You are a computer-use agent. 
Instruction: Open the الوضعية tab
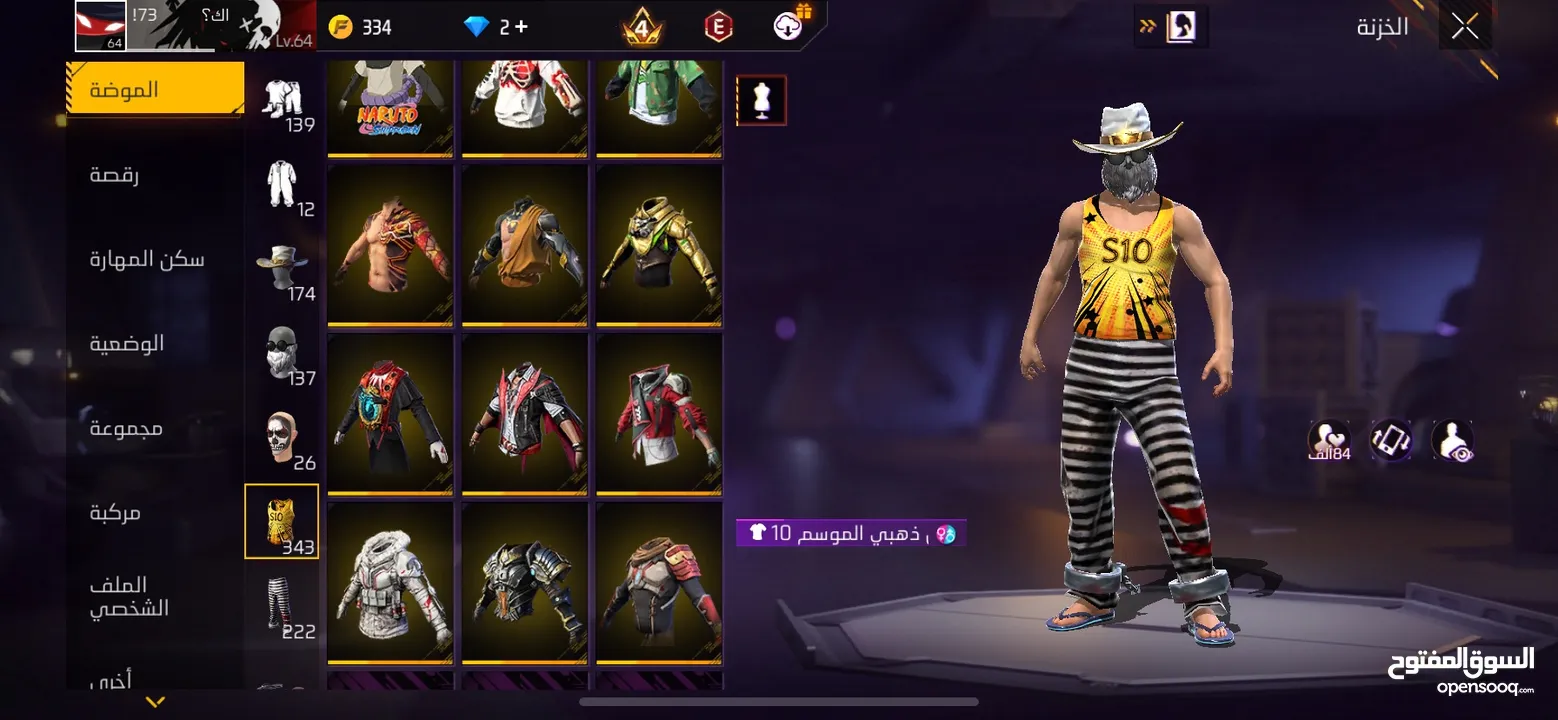pos(127,344)
